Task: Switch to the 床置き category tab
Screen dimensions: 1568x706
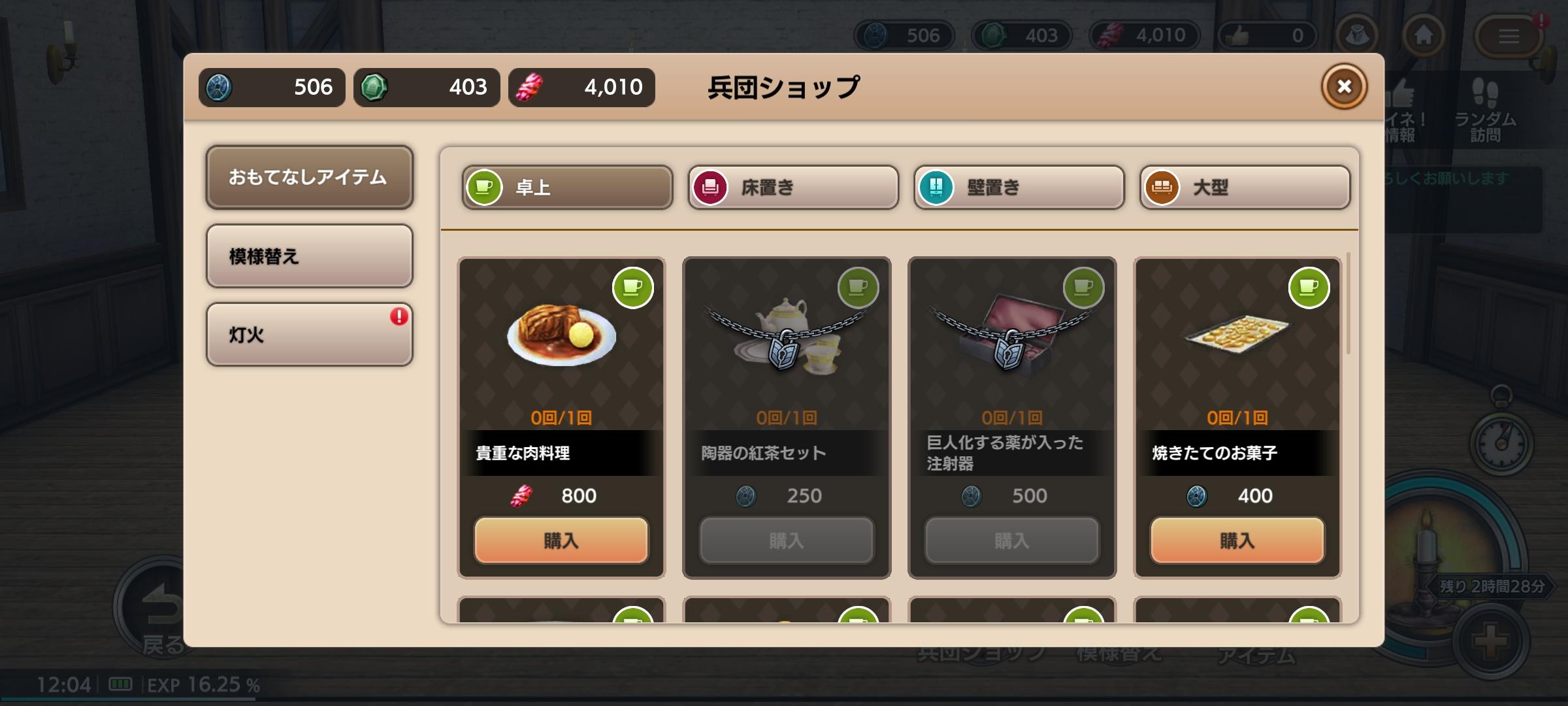Action: tap(793, 188)
